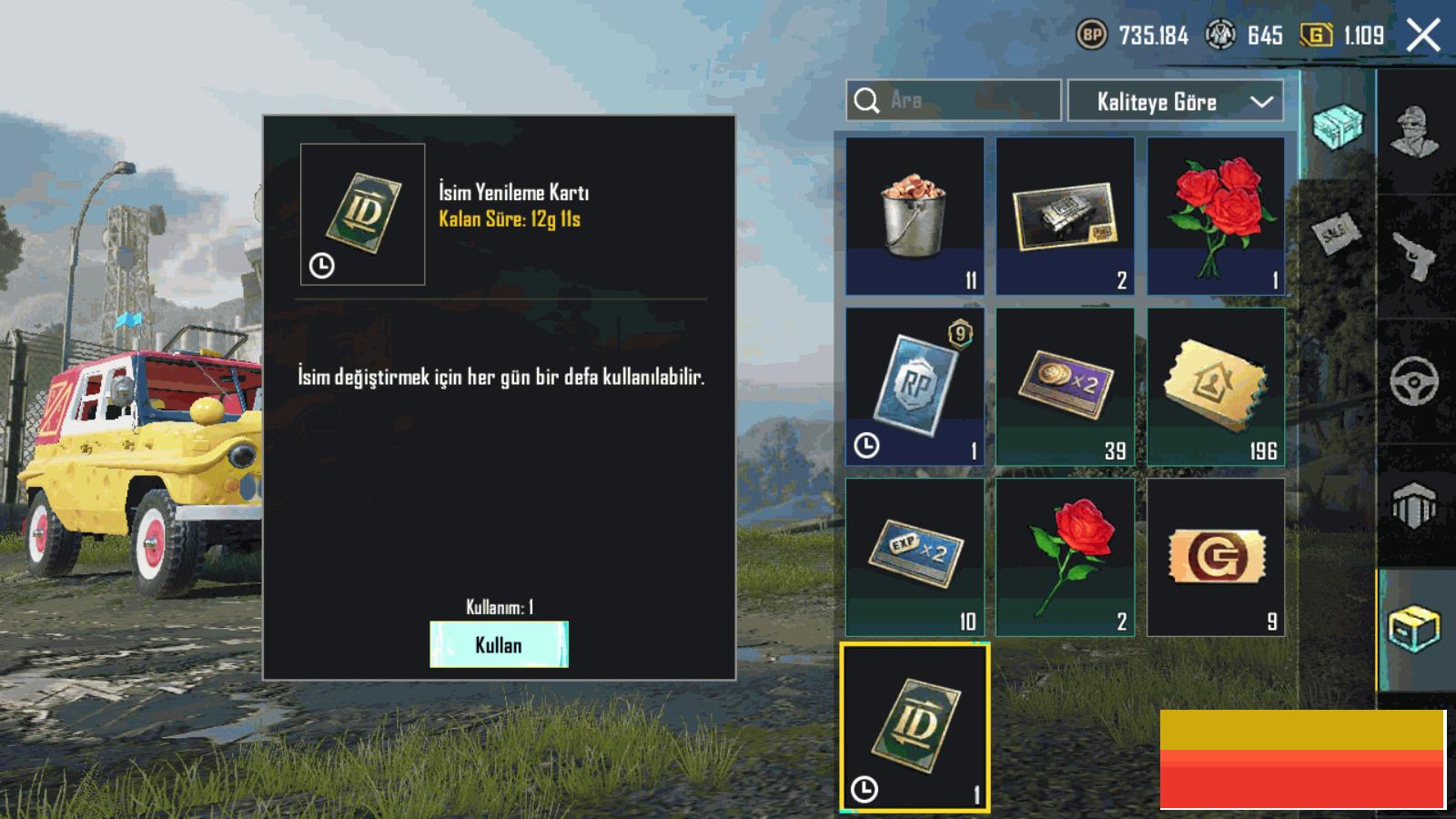
Task: Select the bucket of chicken item
Action: 915,217
